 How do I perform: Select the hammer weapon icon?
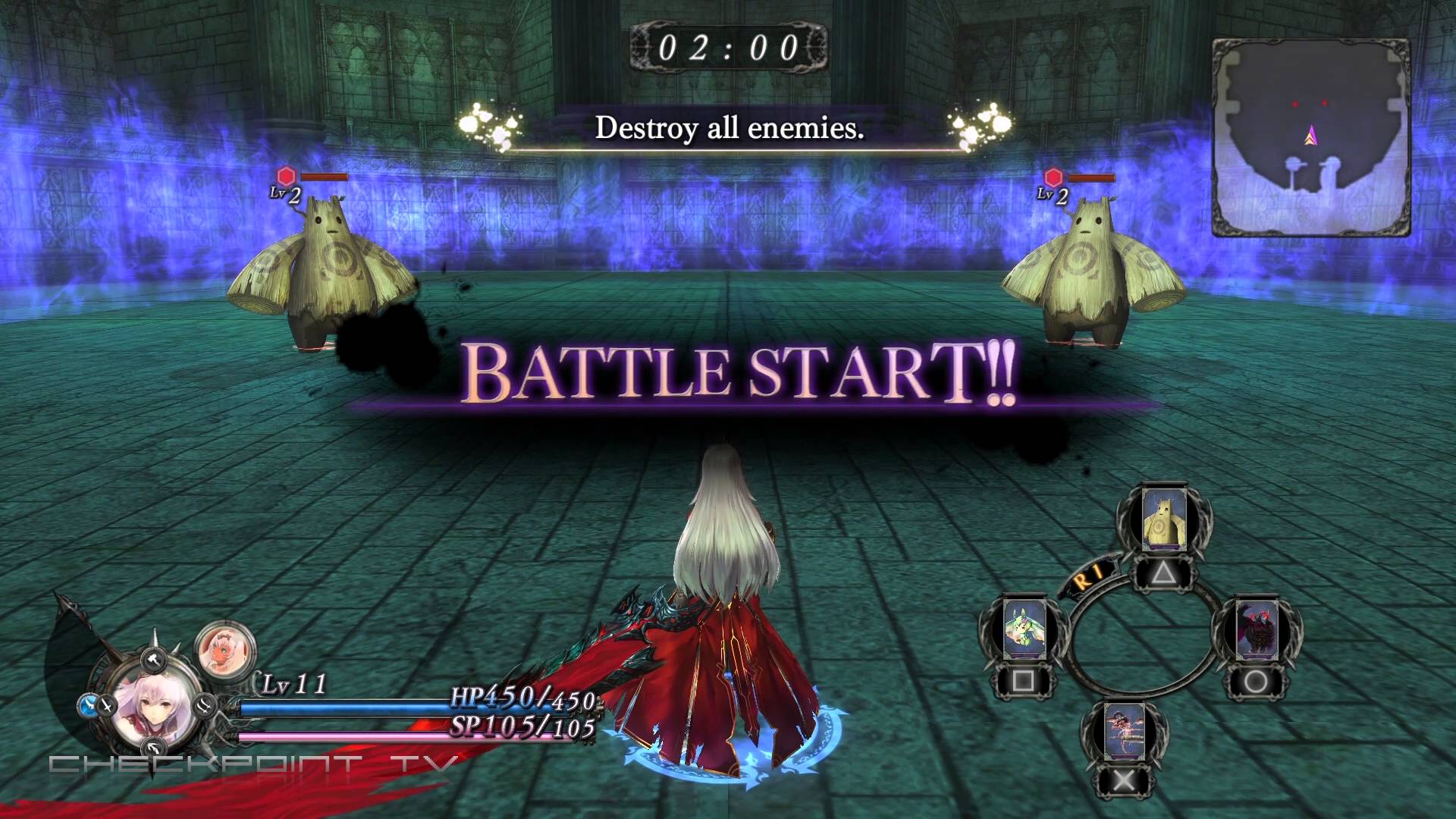[152, 658]
